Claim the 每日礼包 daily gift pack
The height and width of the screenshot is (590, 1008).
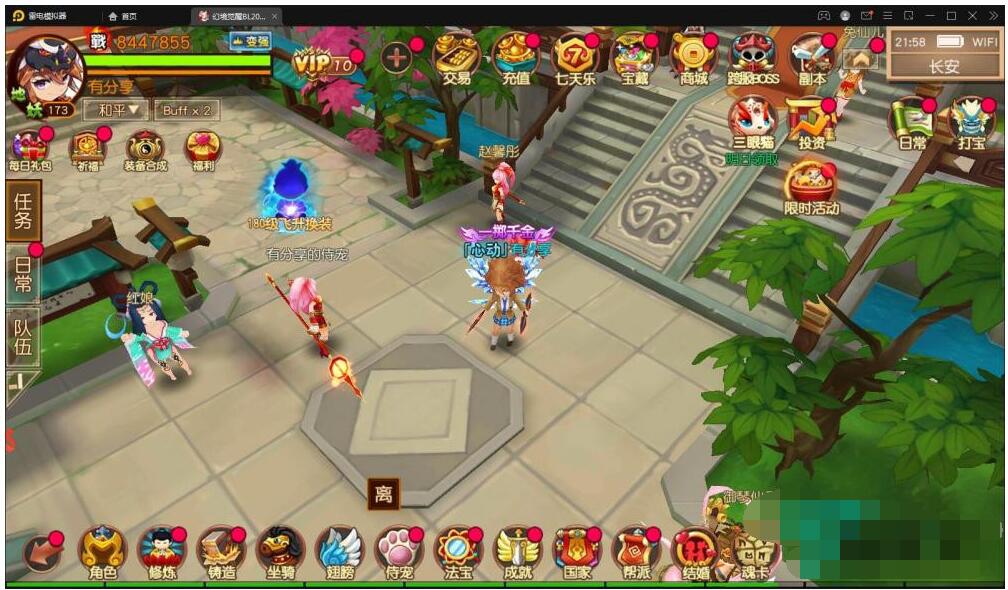coord(29,150)
